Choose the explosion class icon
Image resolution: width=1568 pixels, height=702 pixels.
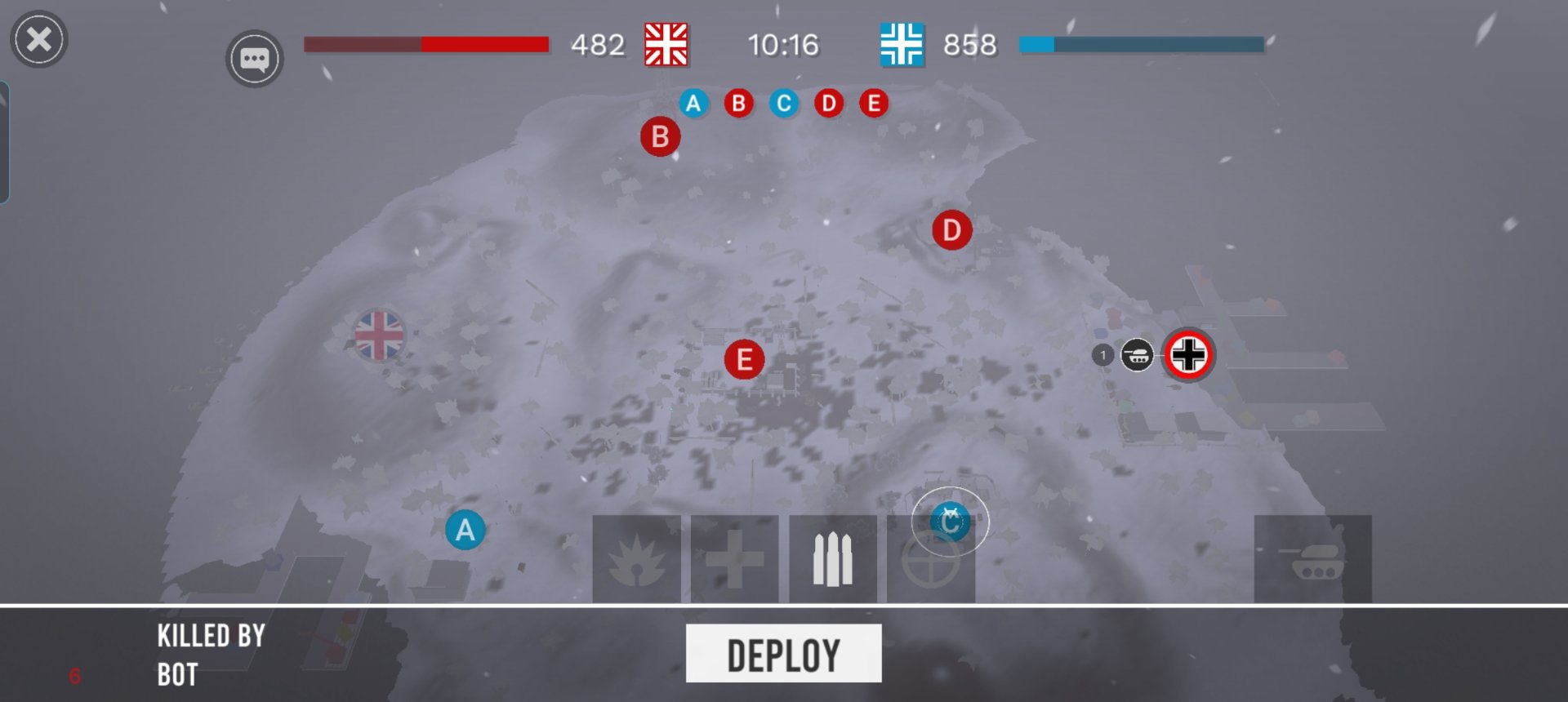pyautogui.click(x=636, y=559)
